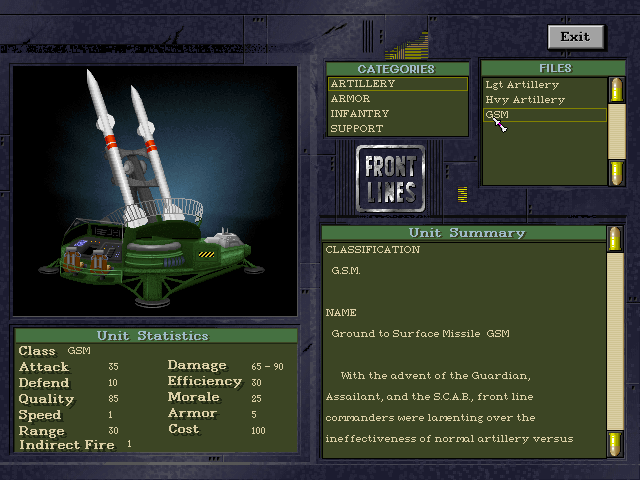
Task: Click the Files list down arrow
Action: coord(617,172)
